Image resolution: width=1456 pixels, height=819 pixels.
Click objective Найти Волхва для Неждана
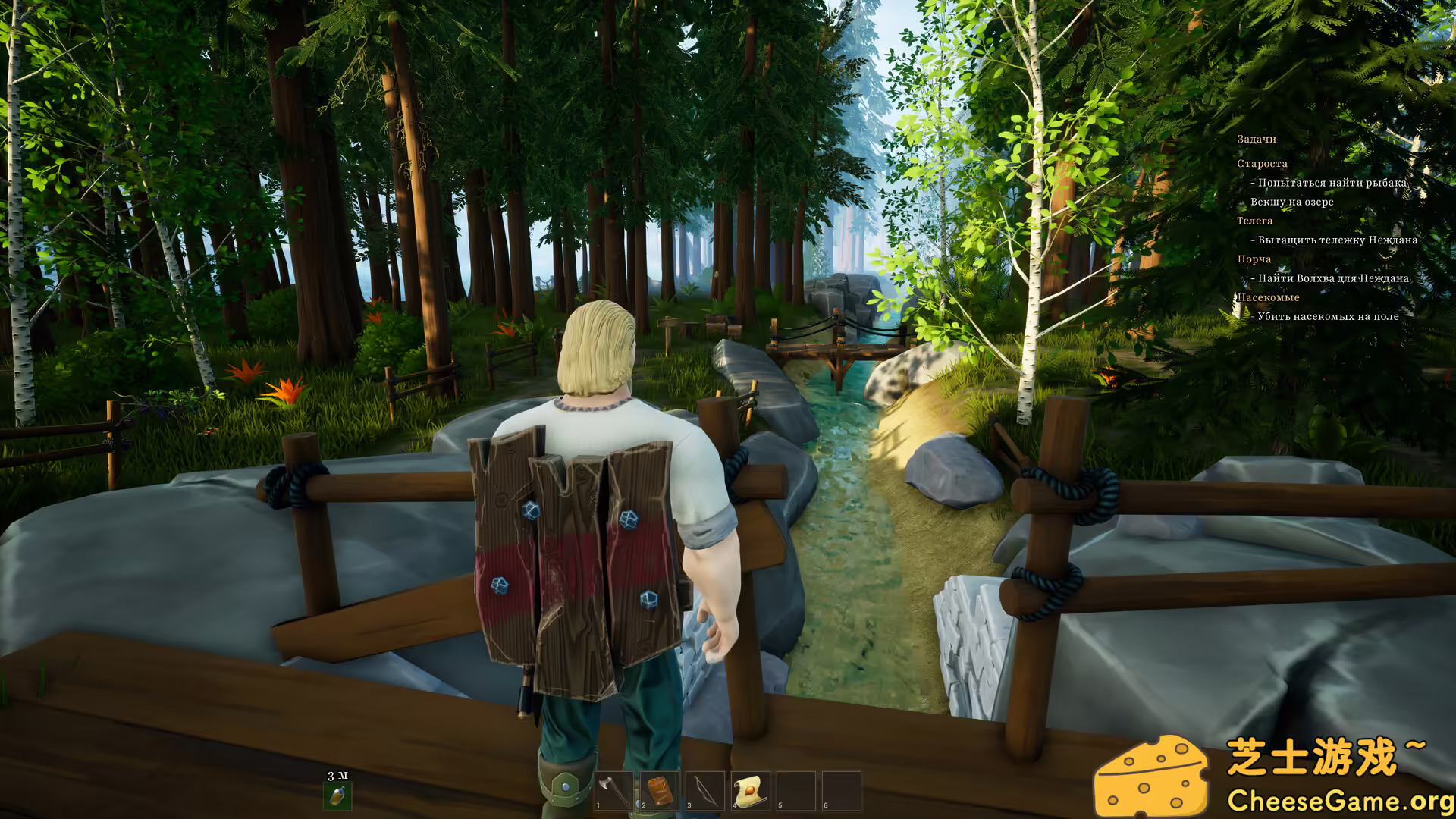tap(1332, 278)
